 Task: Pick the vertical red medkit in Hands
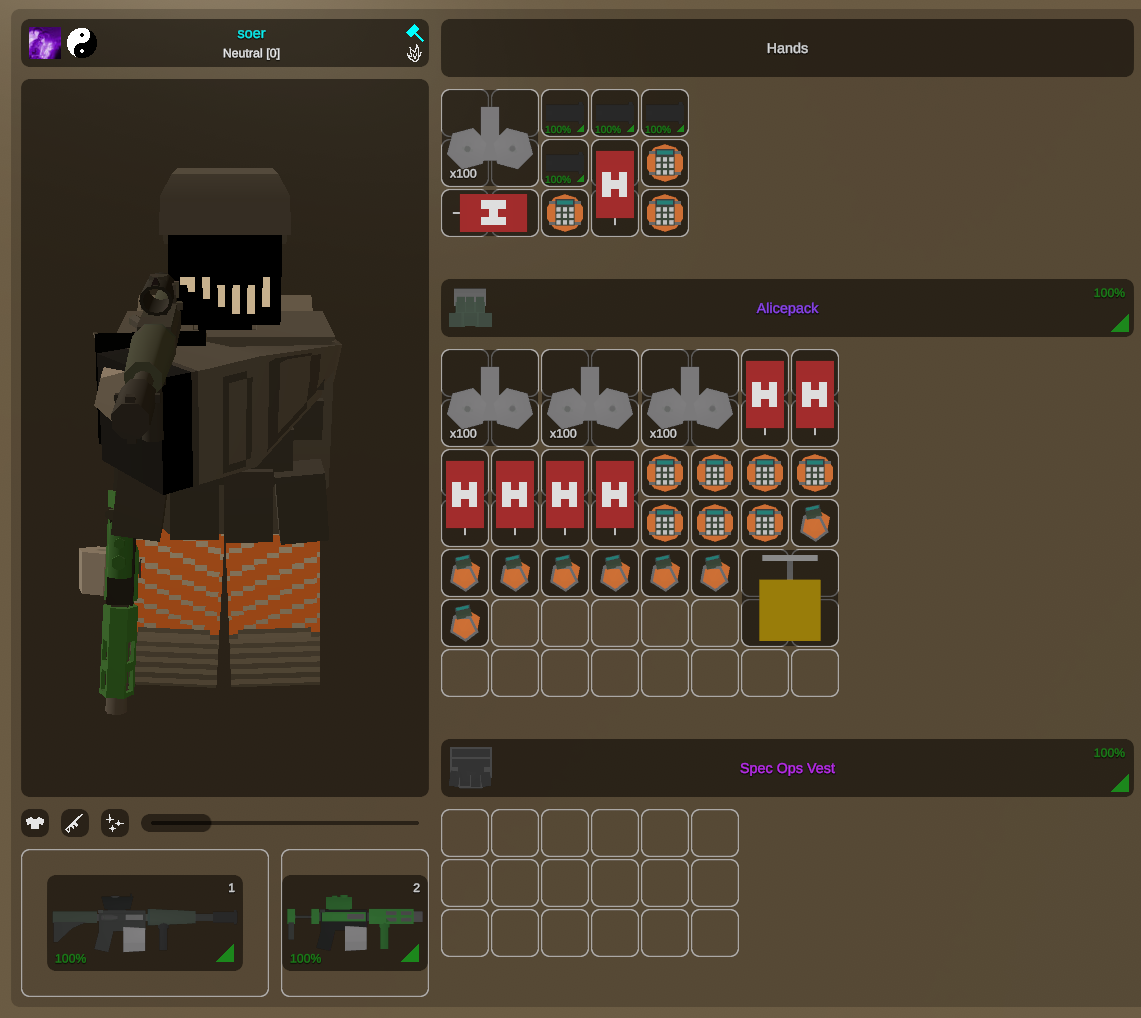coord(615,187)
